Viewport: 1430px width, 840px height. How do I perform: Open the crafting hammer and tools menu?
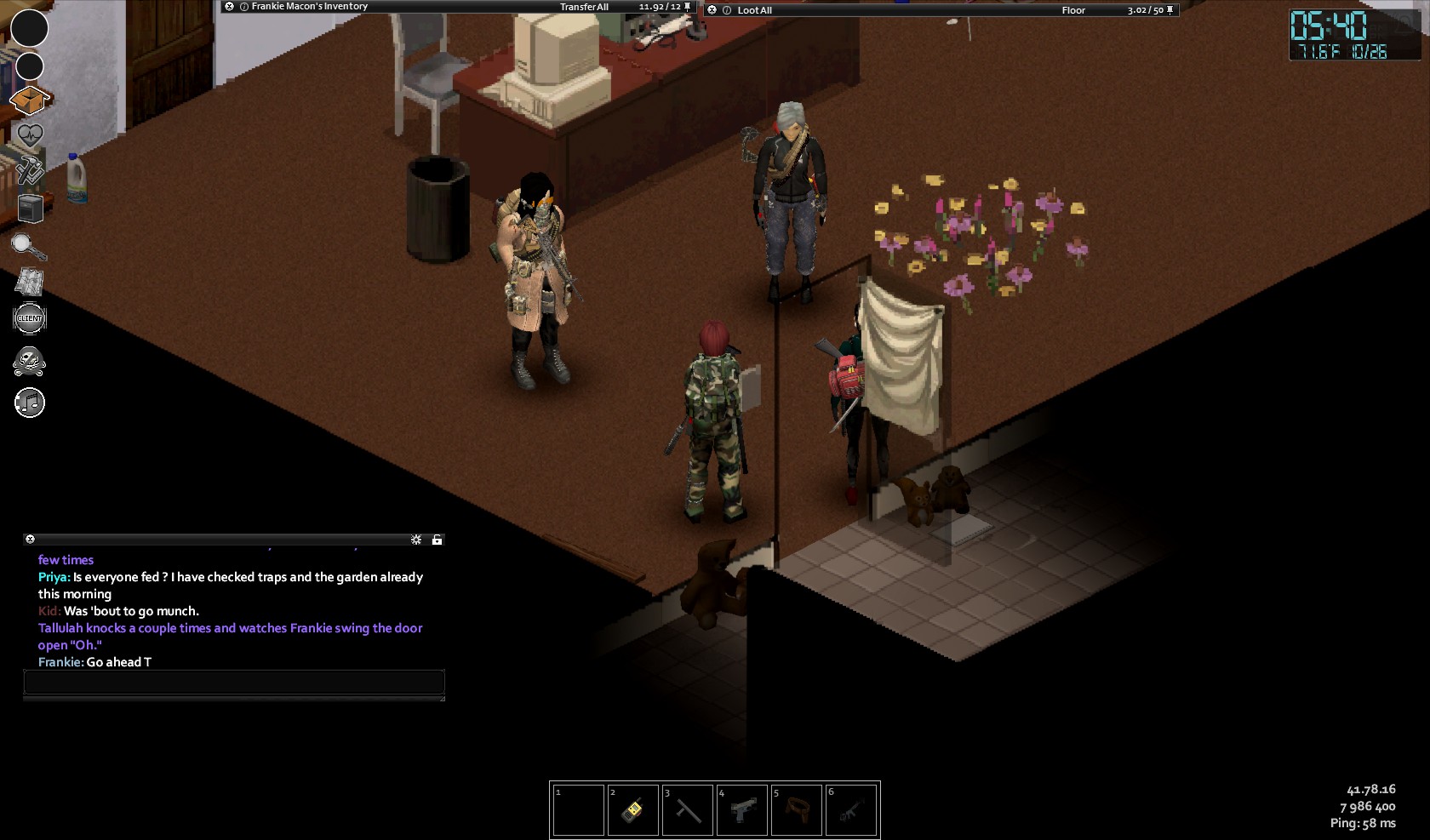coord(30,169)
